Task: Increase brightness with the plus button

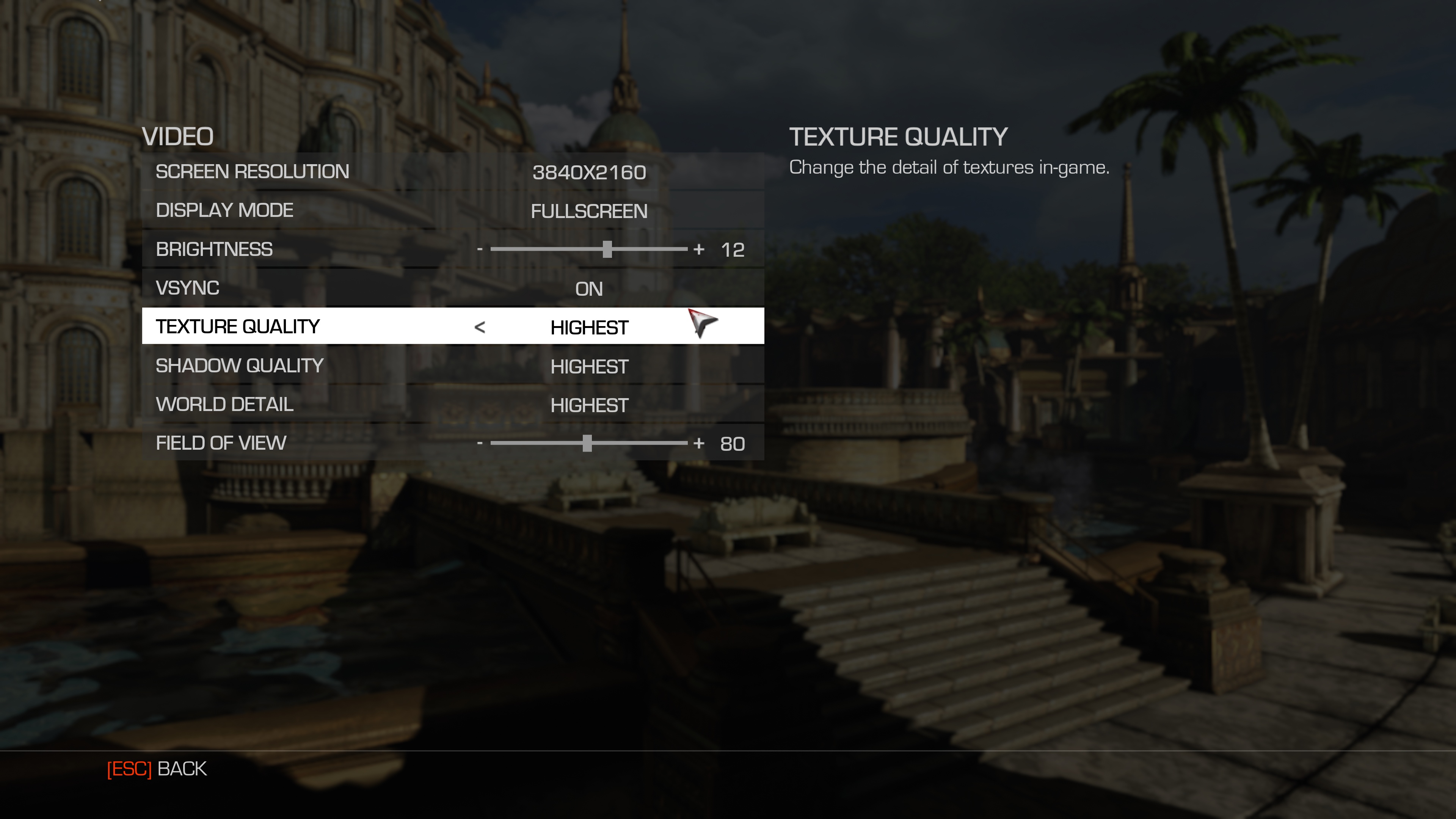Action: 699,249
